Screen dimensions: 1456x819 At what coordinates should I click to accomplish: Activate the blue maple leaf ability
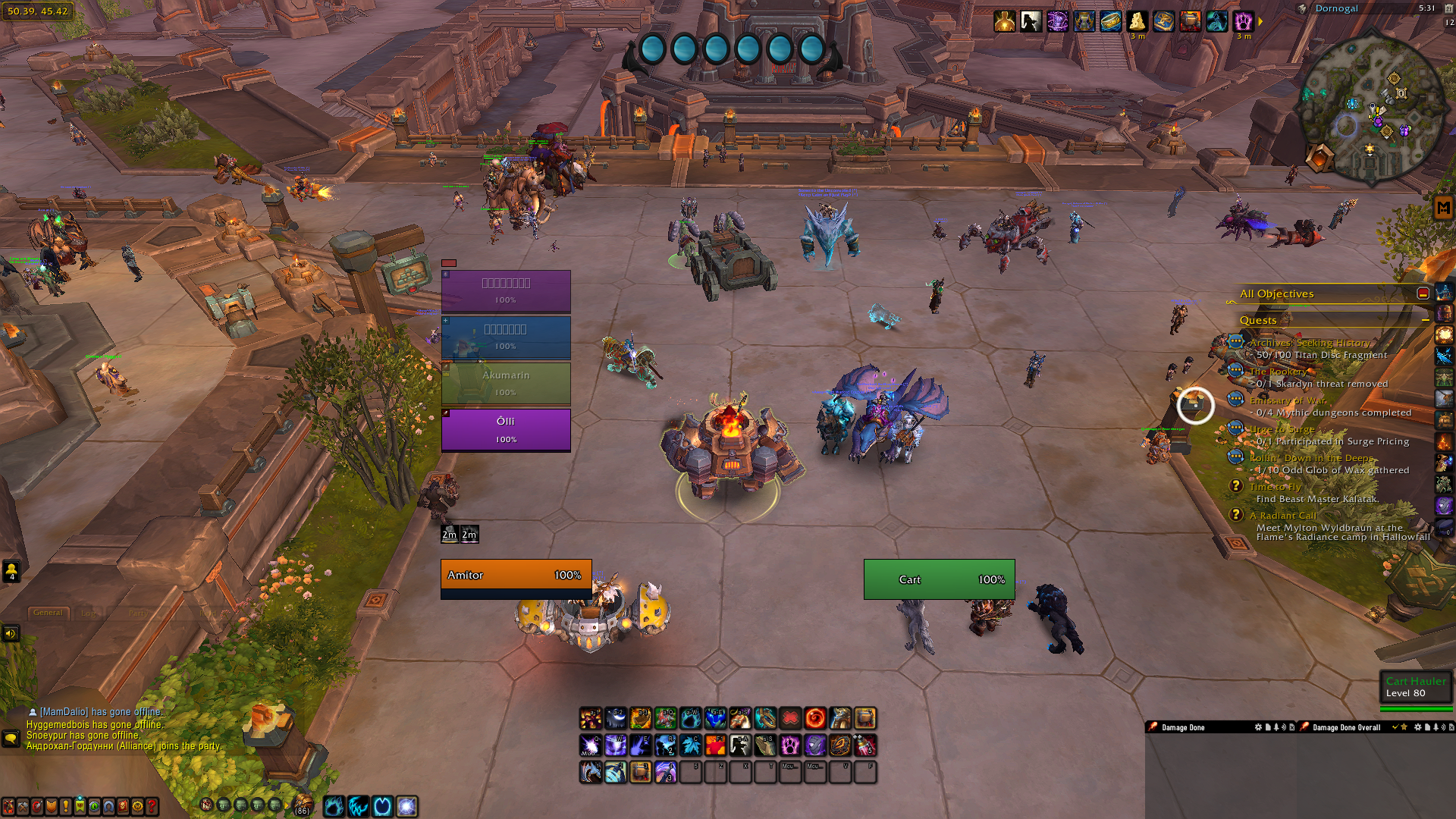690,745
